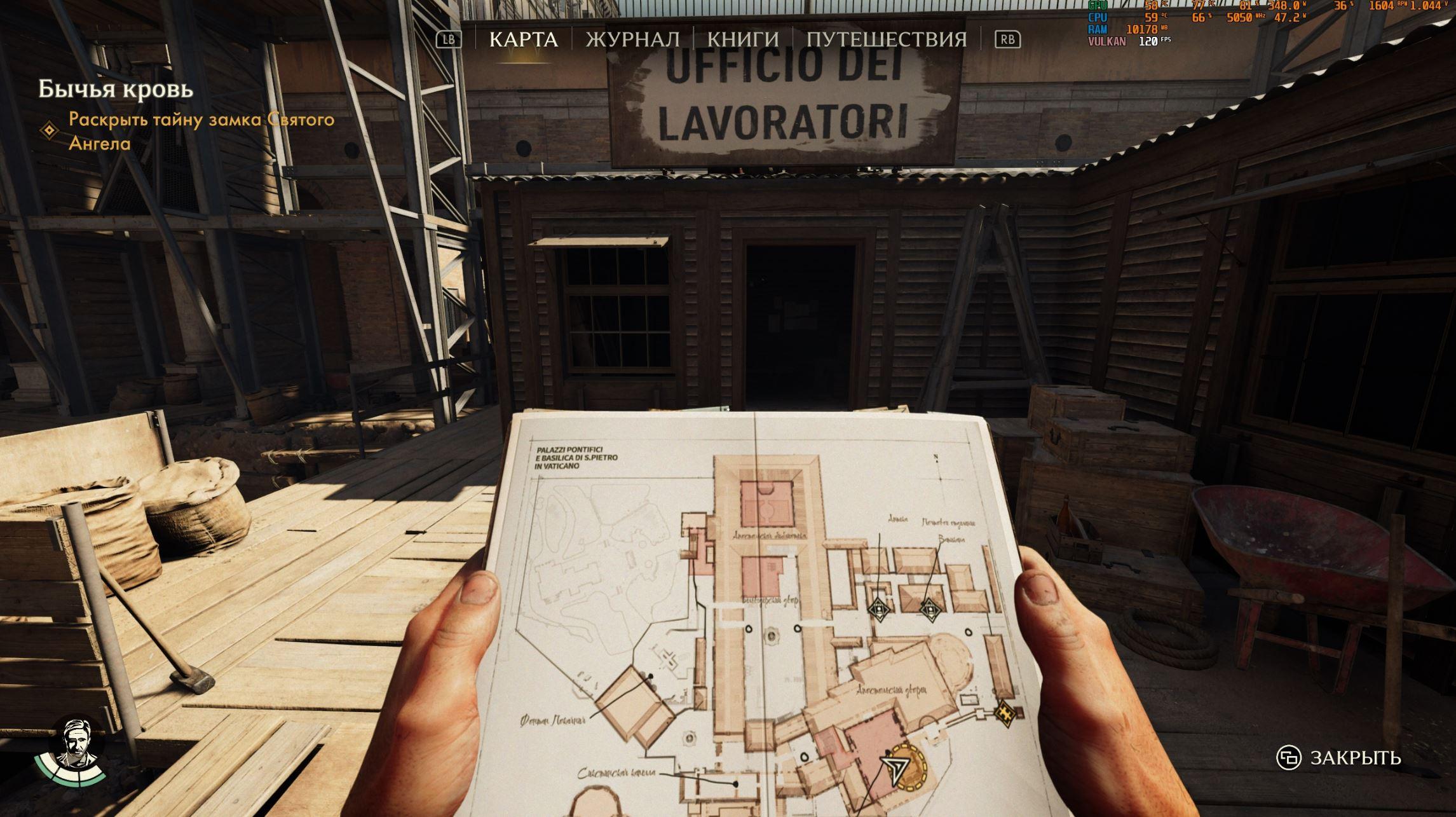Select the Путешествия tab
Viewport: 1456px width, 817px height.
click(x=887, y=39)
